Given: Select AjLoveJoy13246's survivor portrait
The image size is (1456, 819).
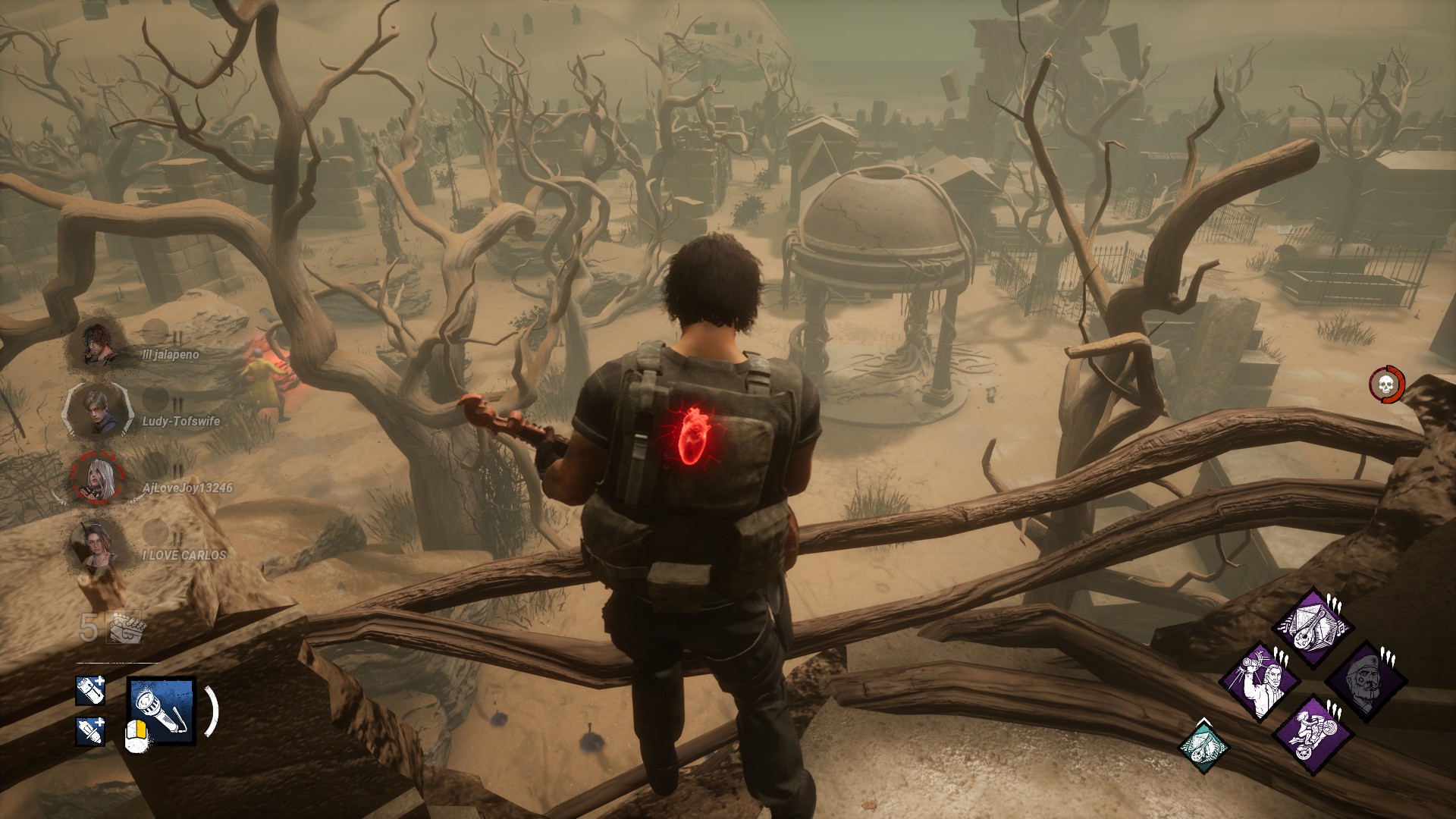Looking at the screenshot, I should (96, 479).
